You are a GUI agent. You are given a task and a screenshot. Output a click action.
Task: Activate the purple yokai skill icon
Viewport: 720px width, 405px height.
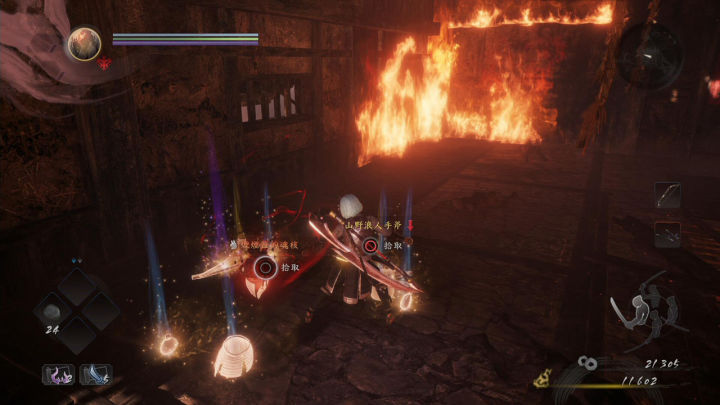pyautogui.click(x=56, y=374)
